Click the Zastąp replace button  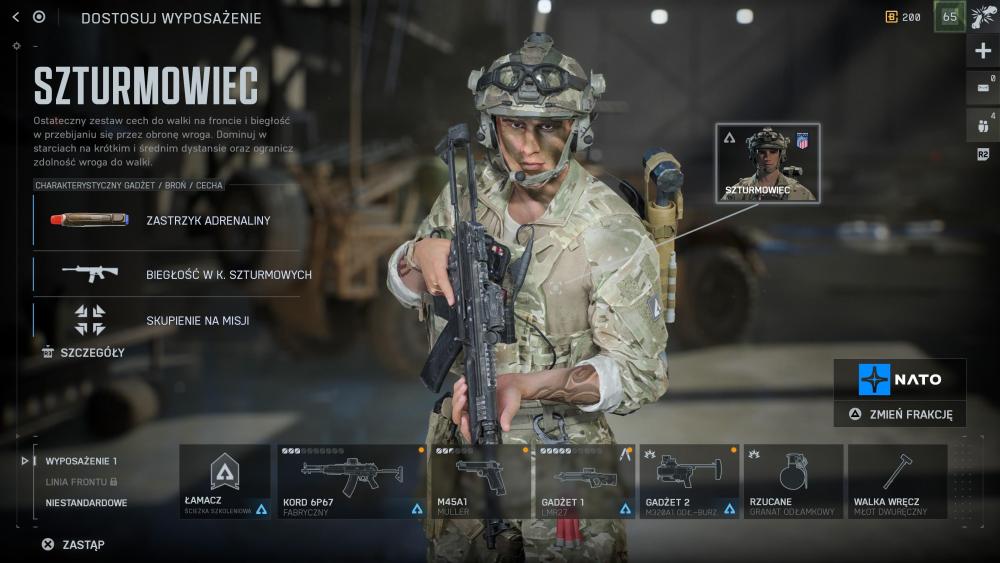tap(73, 545)
